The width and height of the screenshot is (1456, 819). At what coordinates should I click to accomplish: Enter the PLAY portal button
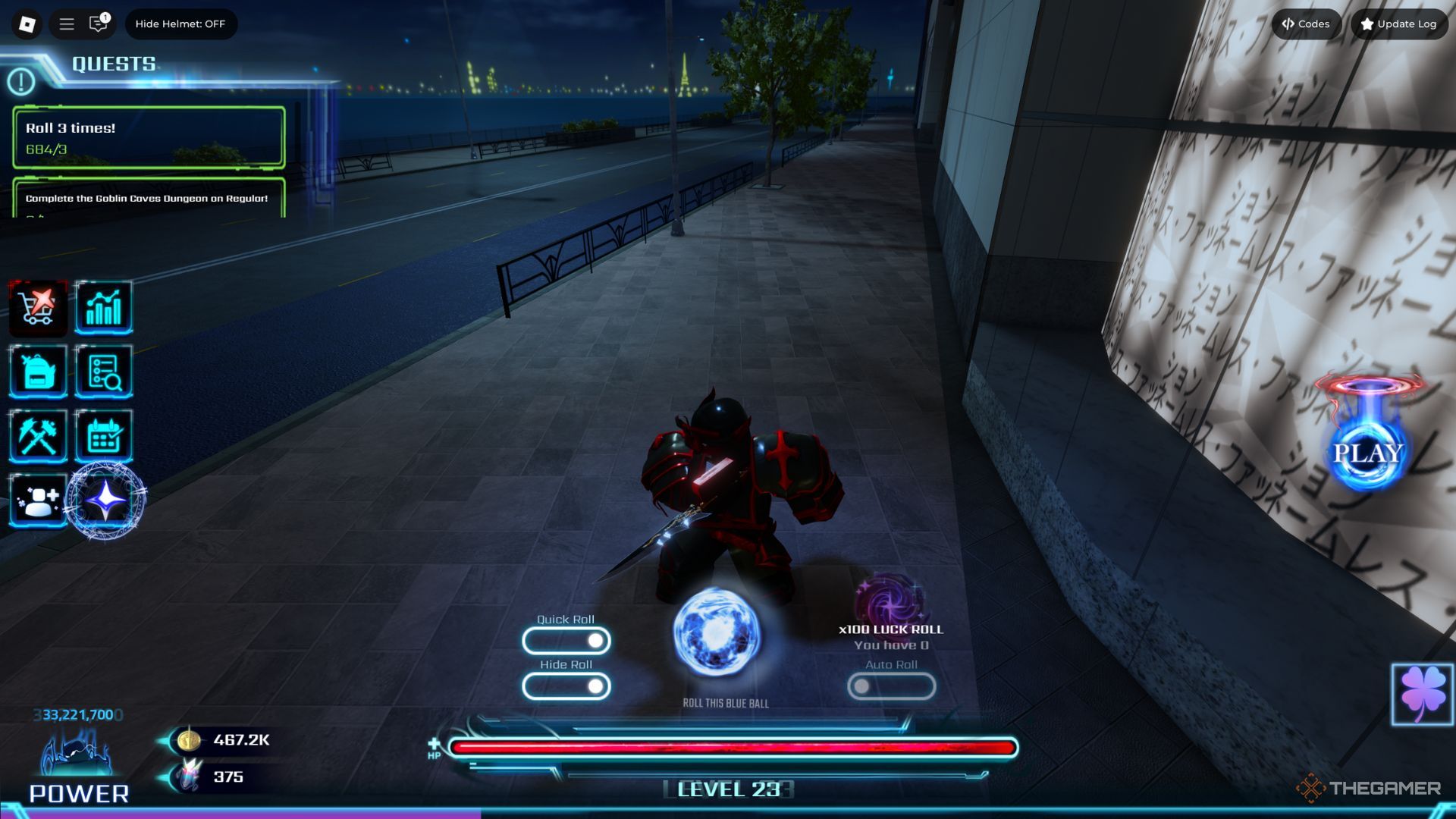coord(1367,453)
